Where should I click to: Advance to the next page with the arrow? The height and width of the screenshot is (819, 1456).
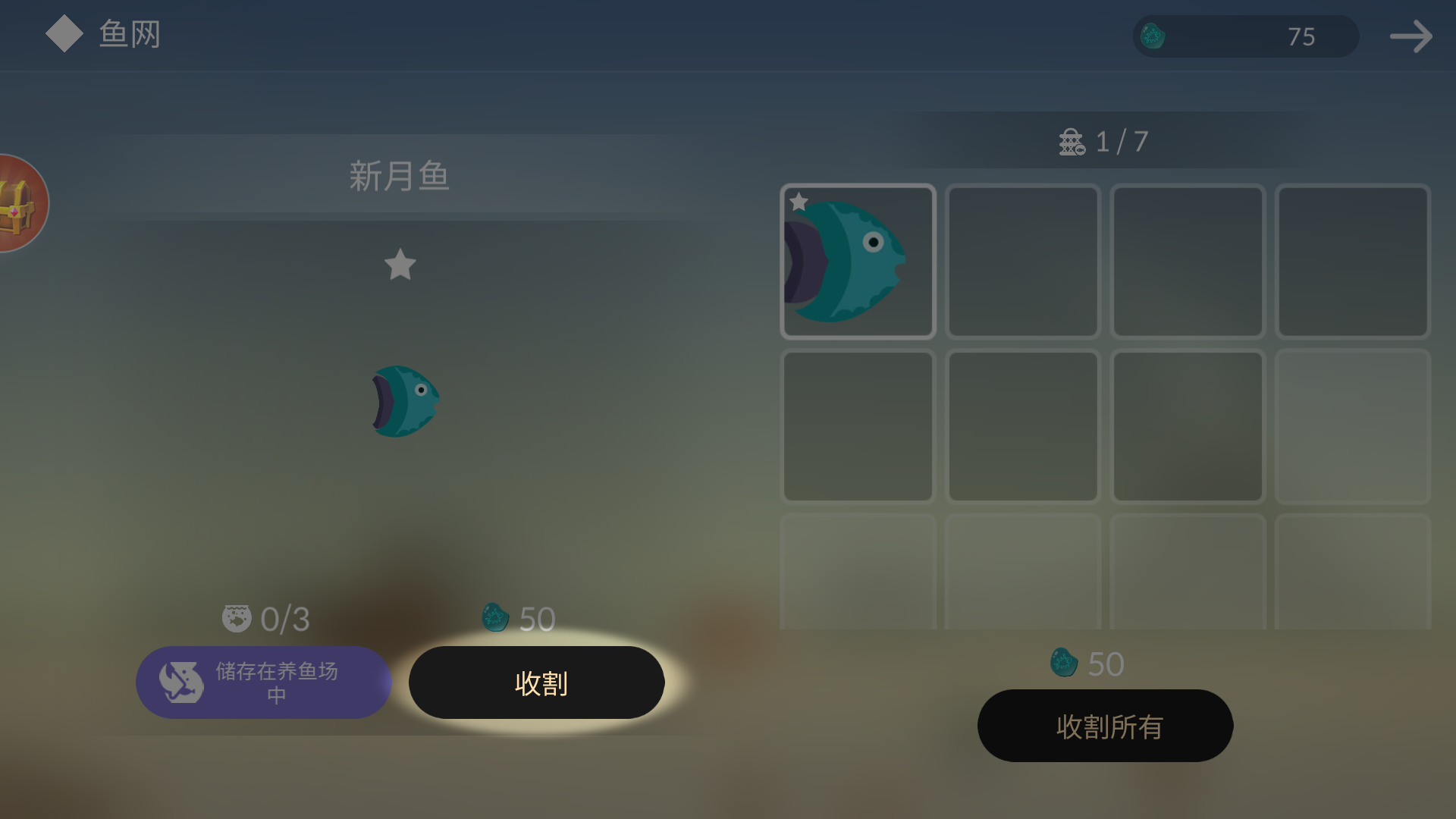(1410, 36)
